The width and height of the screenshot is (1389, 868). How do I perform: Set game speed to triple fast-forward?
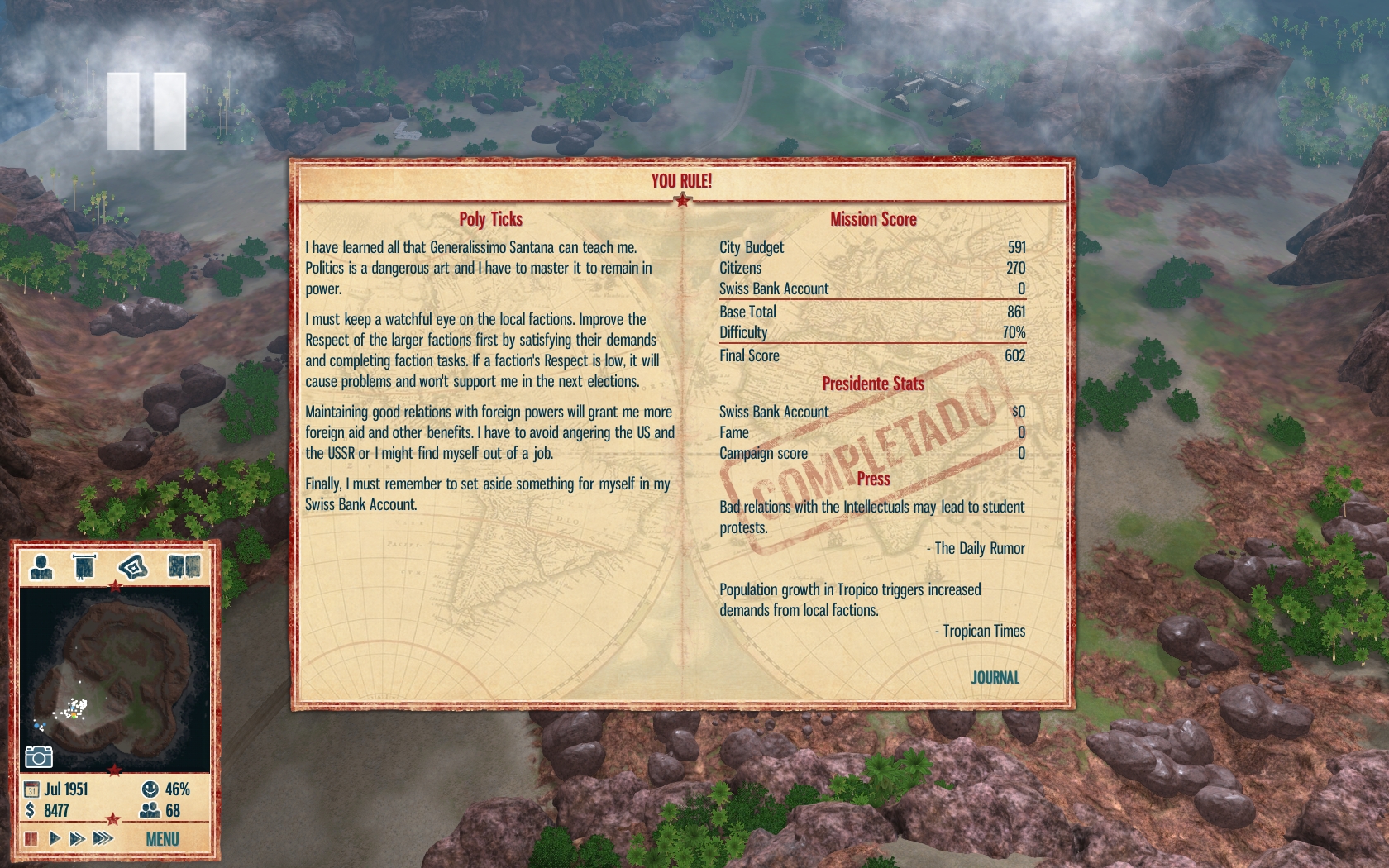pos(103,839)
